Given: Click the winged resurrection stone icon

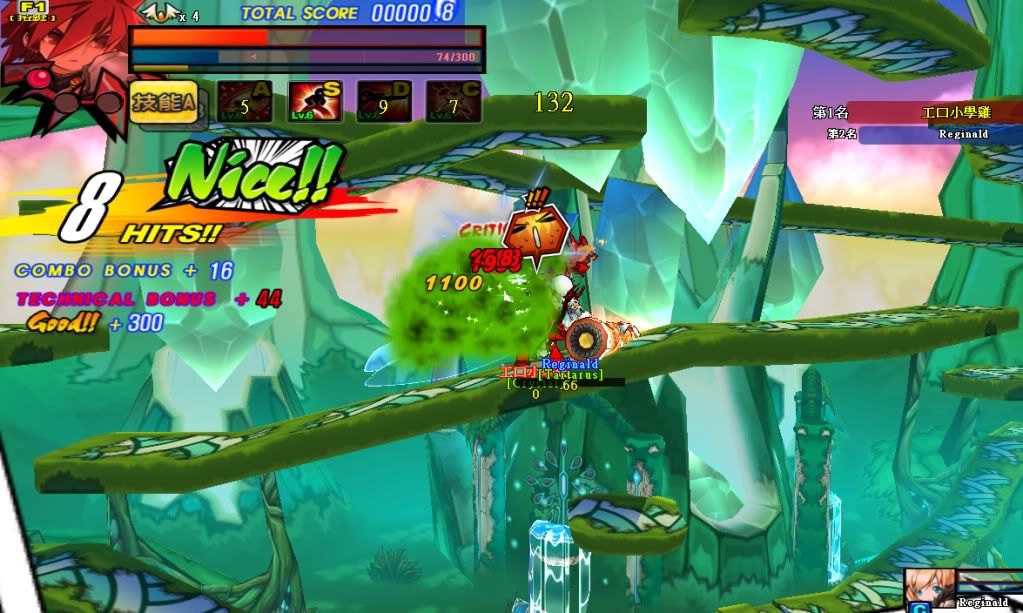Looking at the screenshot, I should click(x=157, y=13).
